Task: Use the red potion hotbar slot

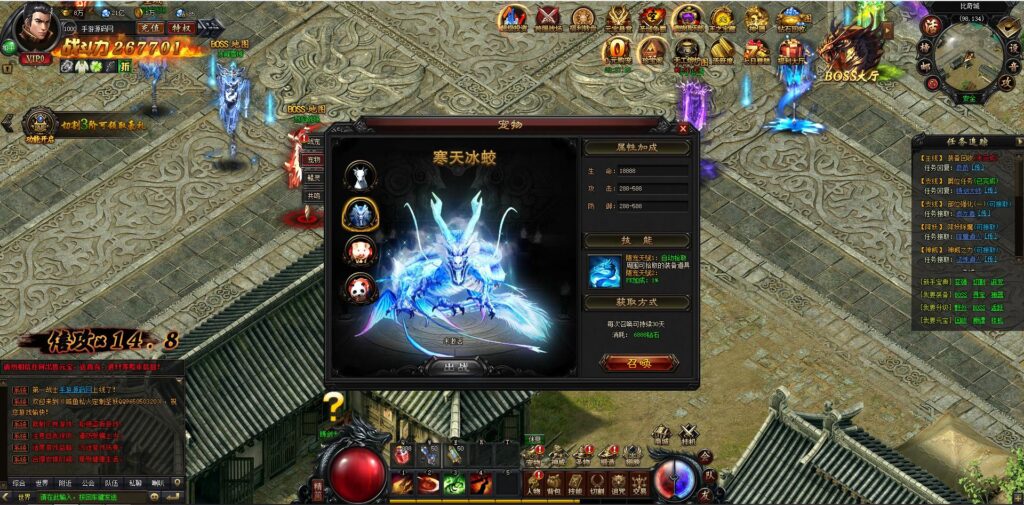Action: 402,456
